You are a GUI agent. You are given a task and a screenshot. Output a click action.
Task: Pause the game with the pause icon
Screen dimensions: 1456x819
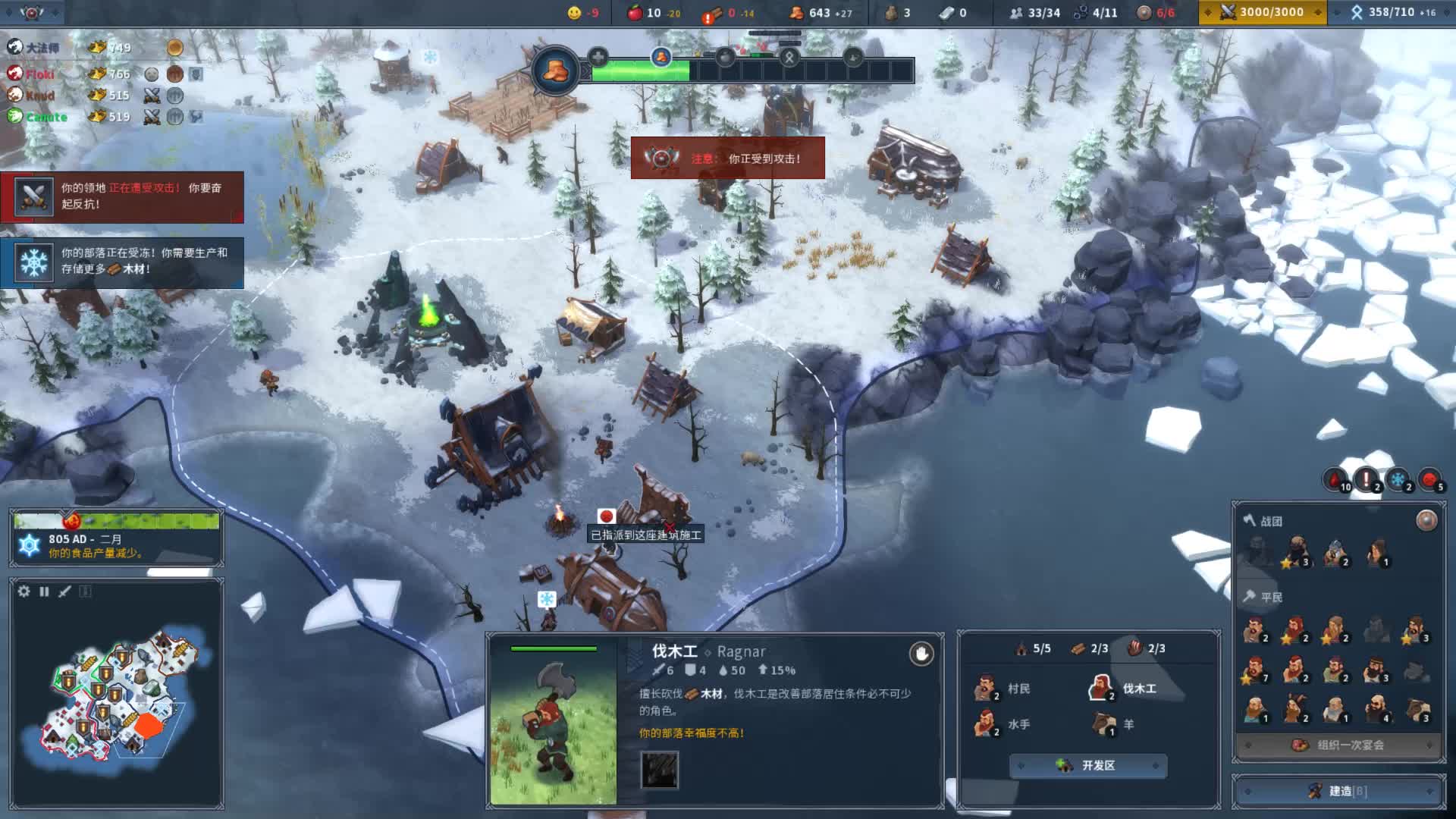click(x=44, y=591)
